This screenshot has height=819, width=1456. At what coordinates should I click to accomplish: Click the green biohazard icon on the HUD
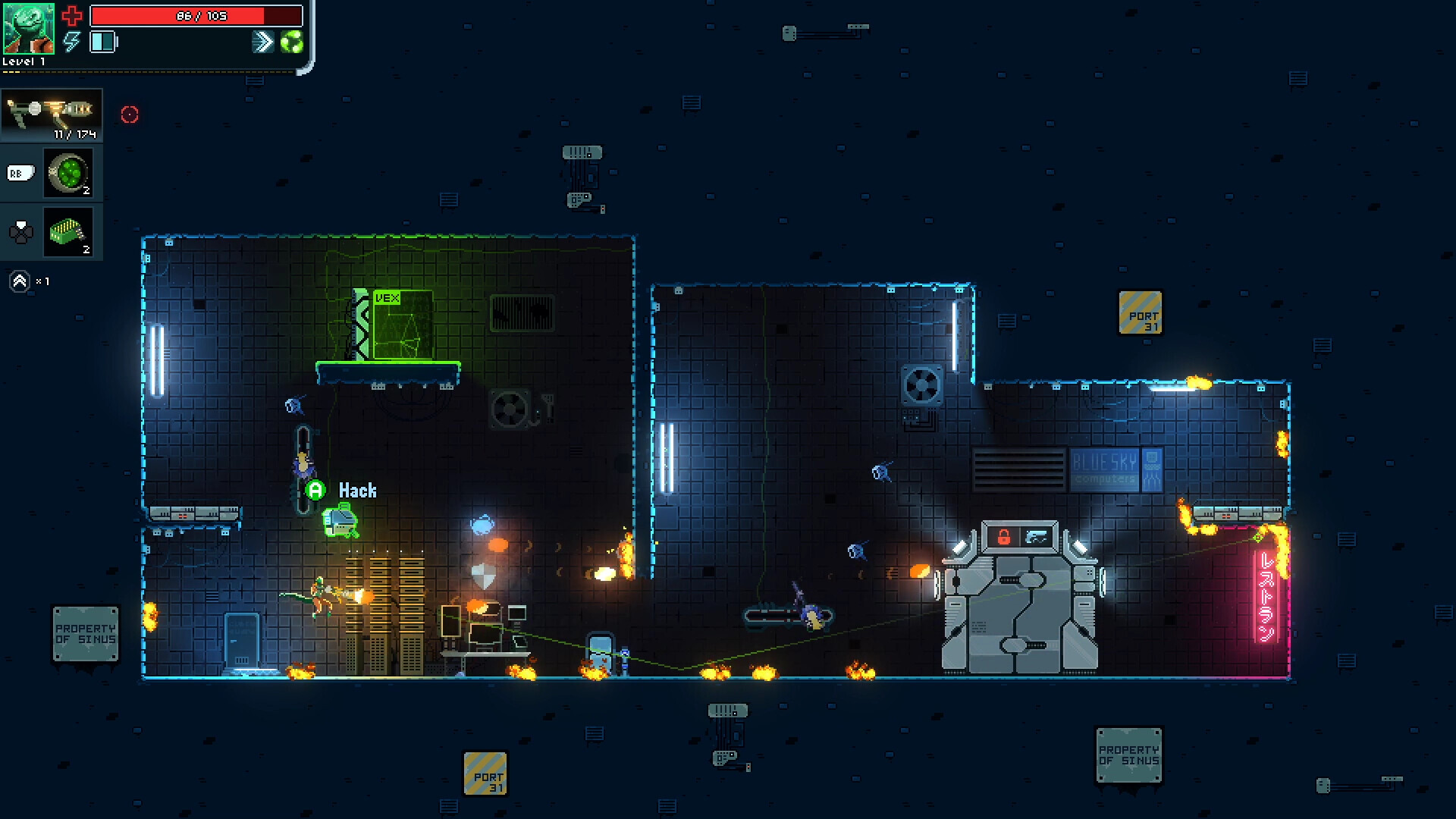(x=292, y=42)
